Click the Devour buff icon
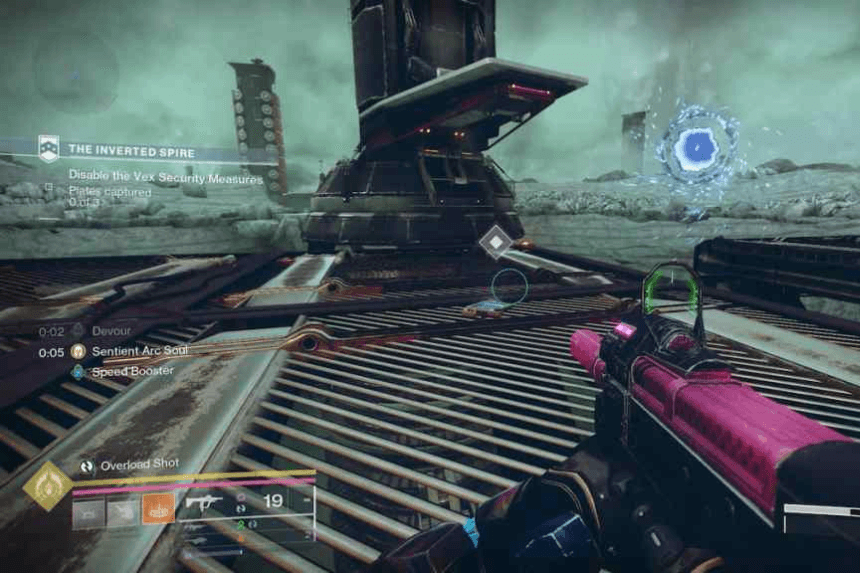Viewport: 860px width, 573px height. (78, 331)
